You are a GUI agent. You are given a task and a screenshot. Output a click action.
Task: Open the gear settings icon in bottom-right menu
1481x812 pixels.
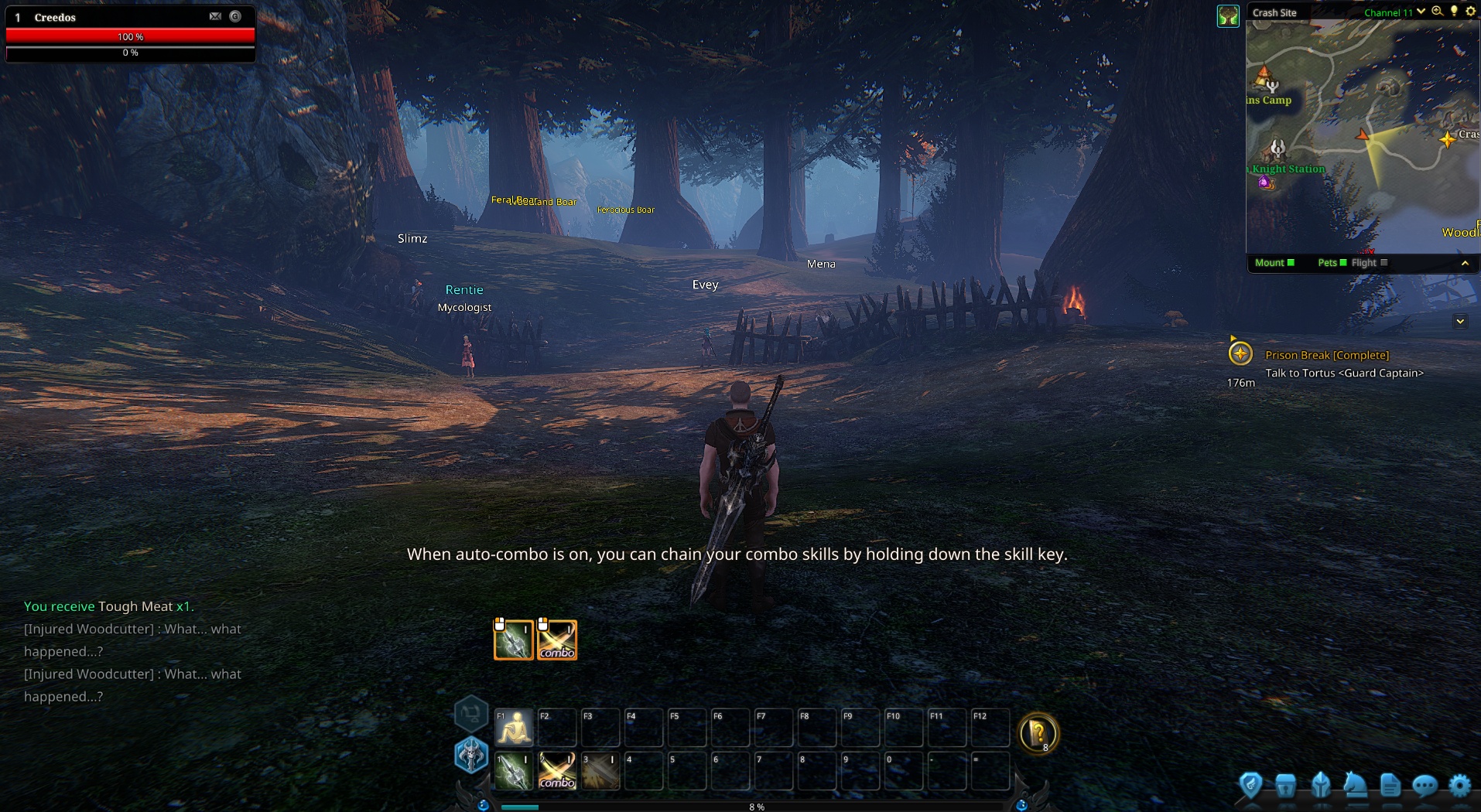click(x=1459, y=786)
